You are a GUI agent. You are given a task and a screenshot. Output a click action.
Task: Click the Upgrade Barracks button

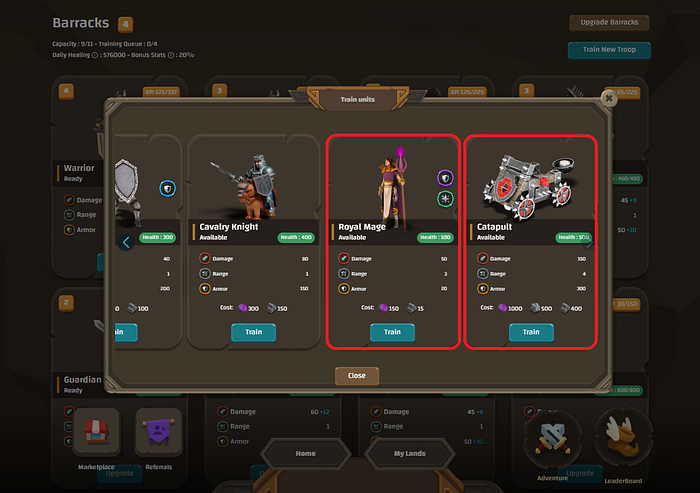tap(609, 23)
